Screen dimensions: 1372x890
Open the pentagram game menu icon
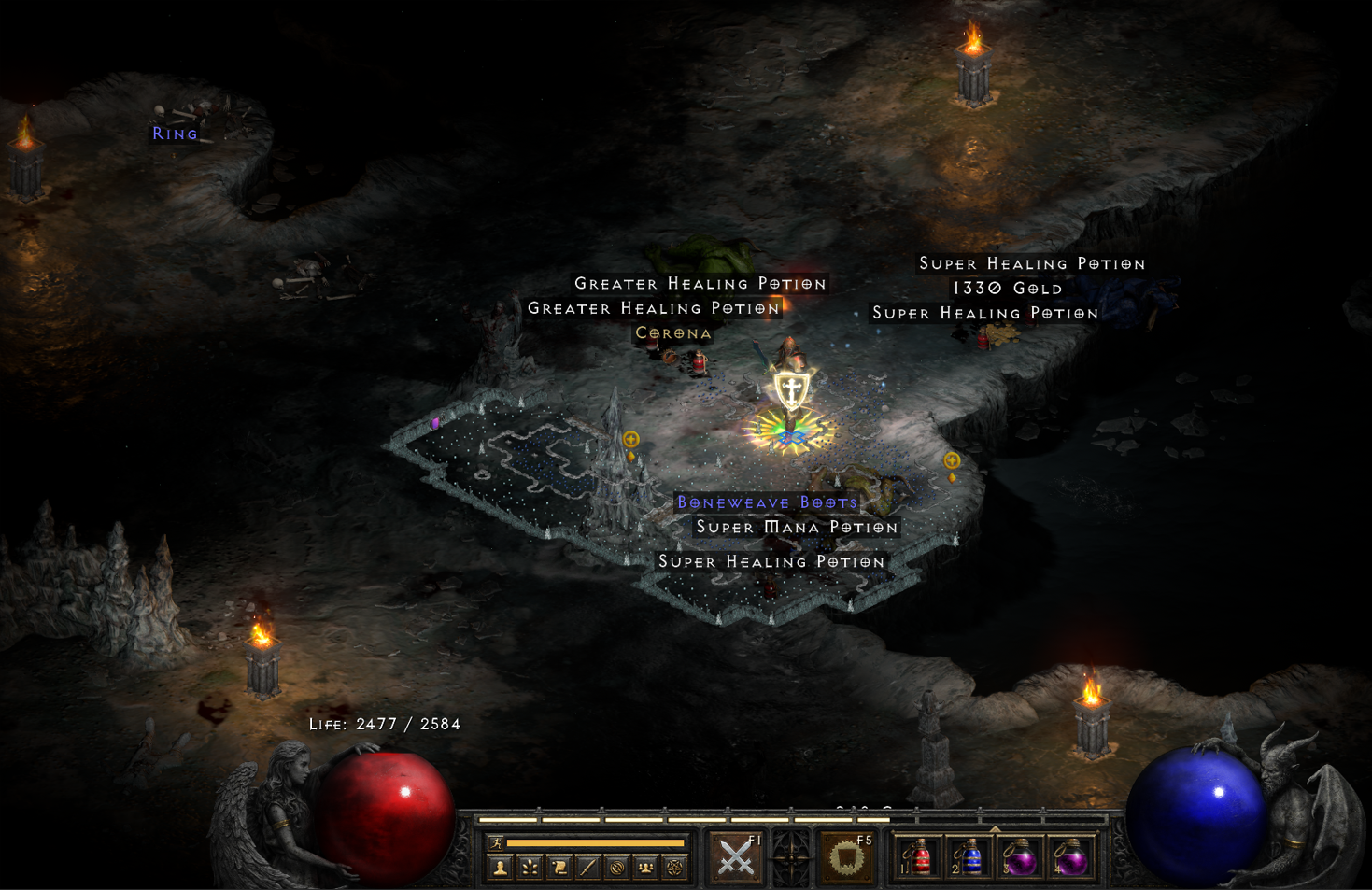(674, 869)
